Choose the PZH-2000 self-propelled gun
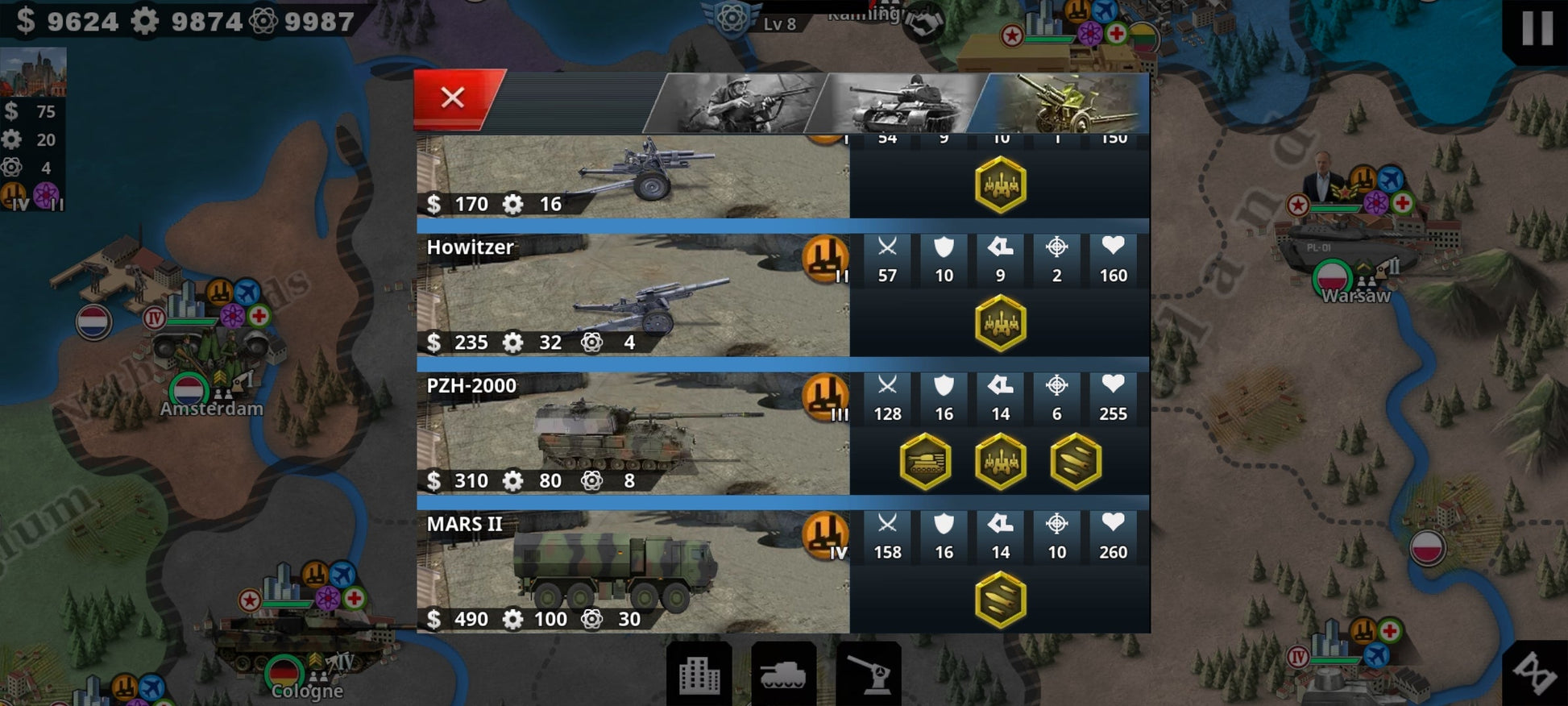Viewport: 1568px width, 706px height. tap(633, 434)
